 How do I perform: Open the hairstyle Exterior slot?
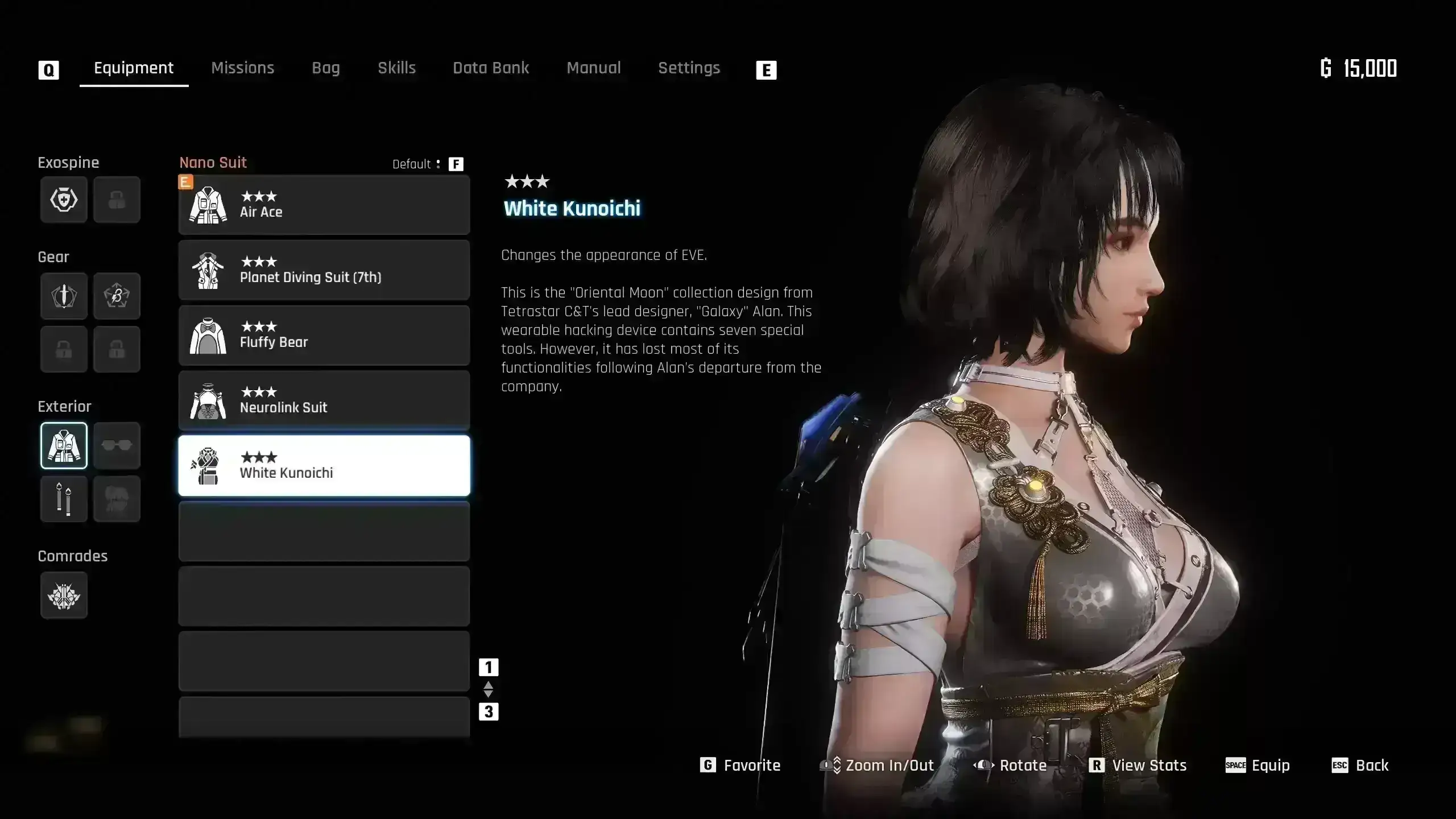(117, 499)
